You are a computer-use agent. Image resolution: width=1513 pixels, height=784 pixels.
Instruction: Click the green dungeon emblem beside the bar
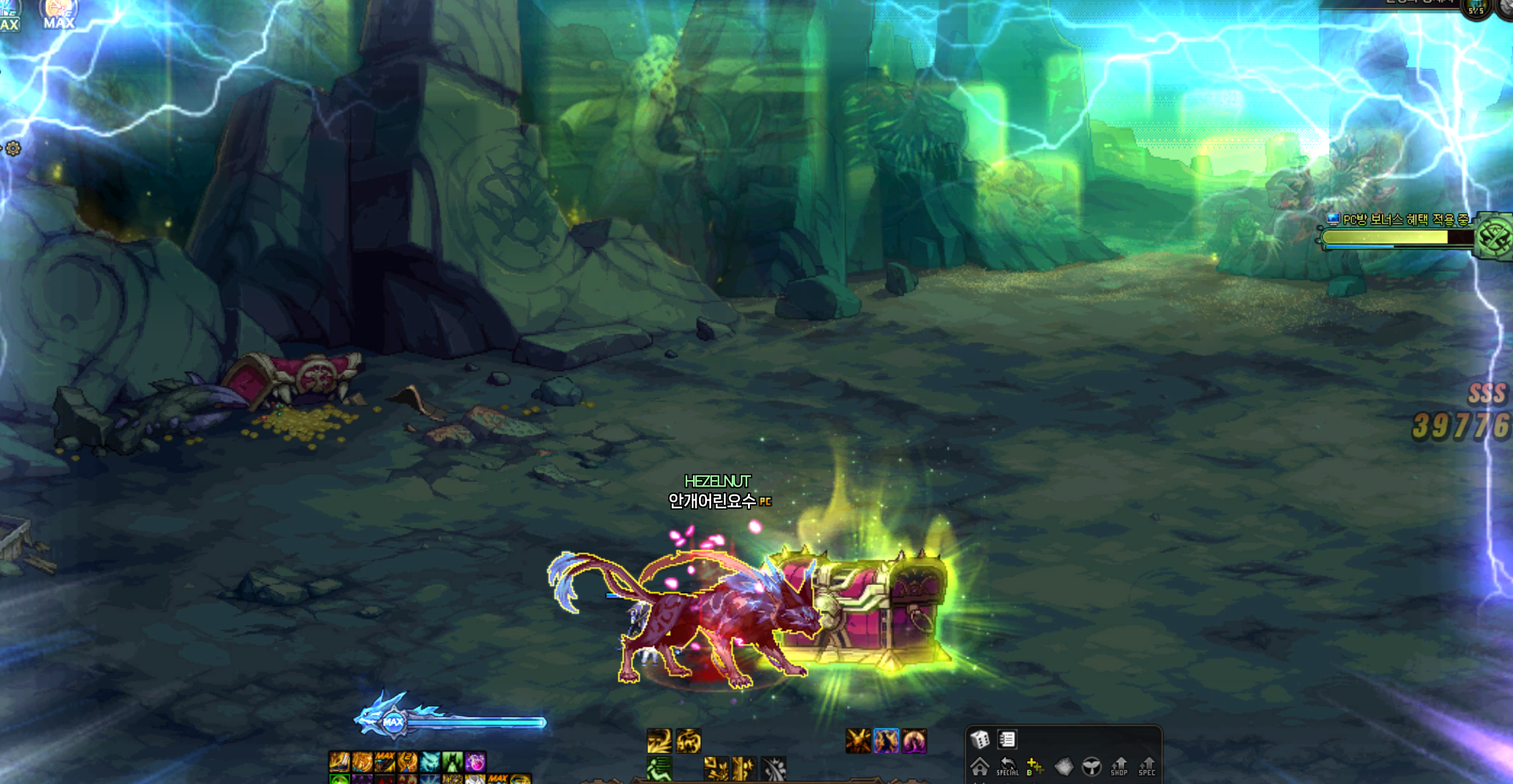coord(1494,236)
